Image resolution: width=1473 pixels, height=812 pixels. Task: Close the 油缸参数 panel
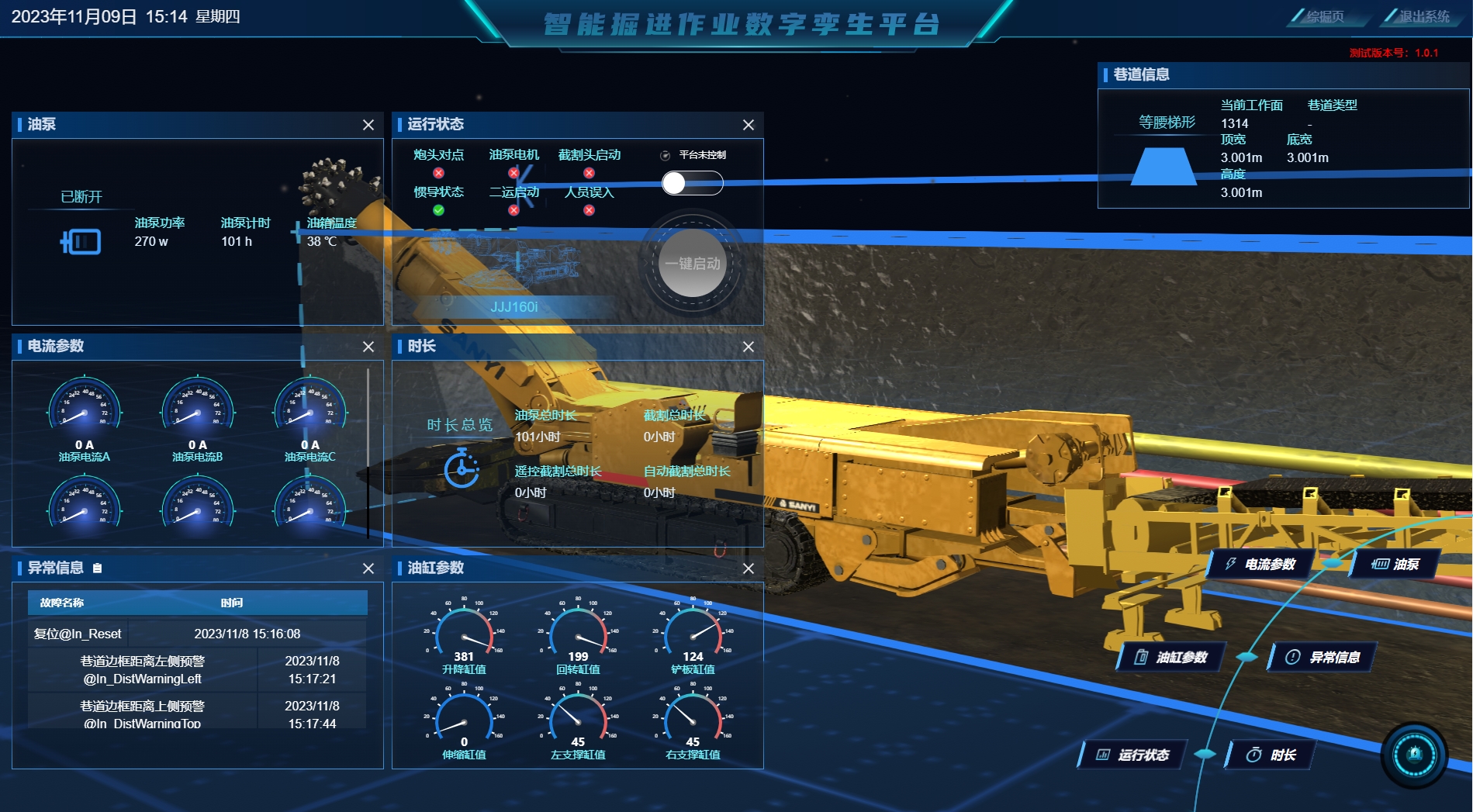(x=749, y=568)
